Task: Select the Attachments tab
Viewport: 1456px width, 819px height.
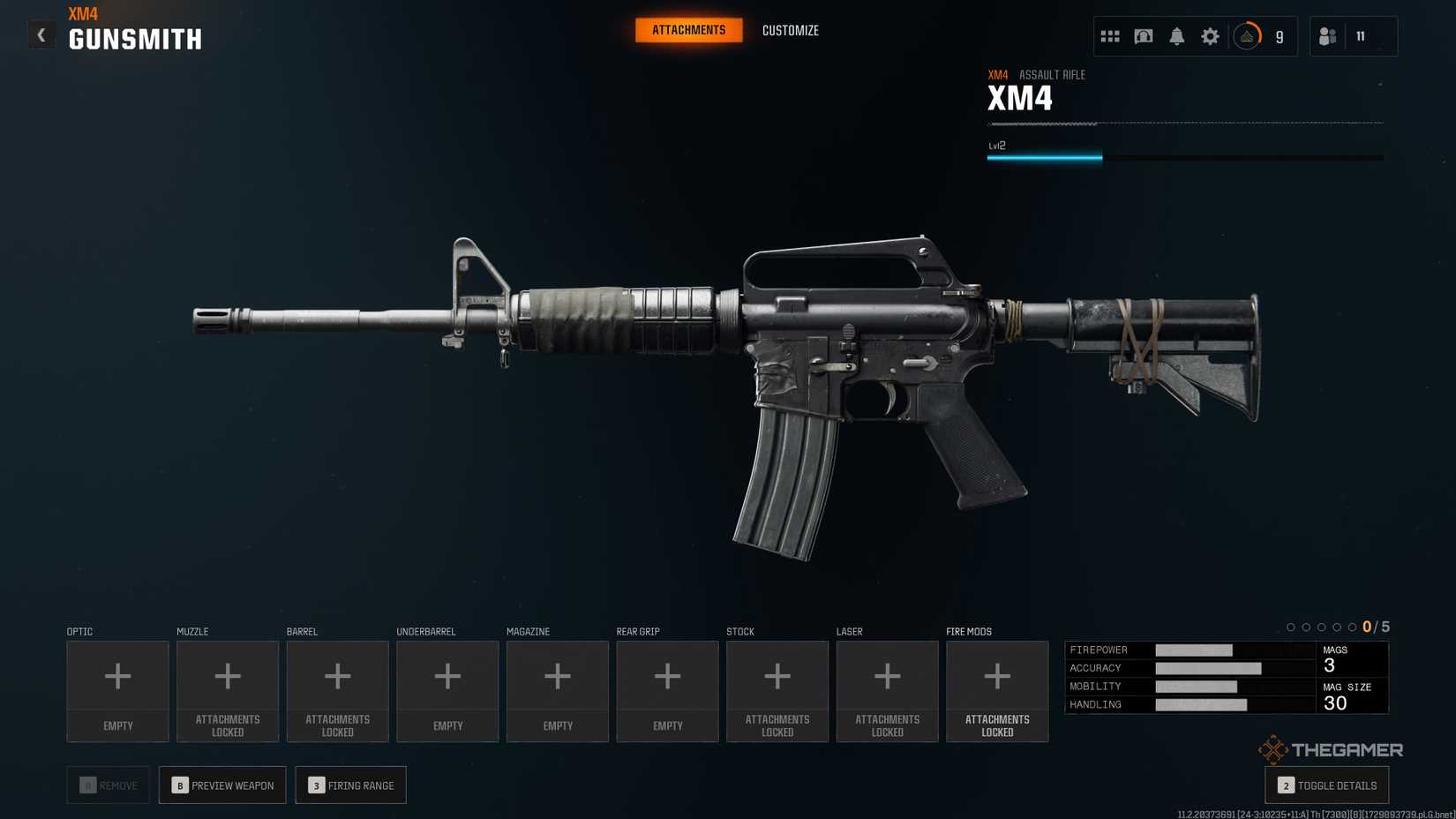Action: (688, 31)
